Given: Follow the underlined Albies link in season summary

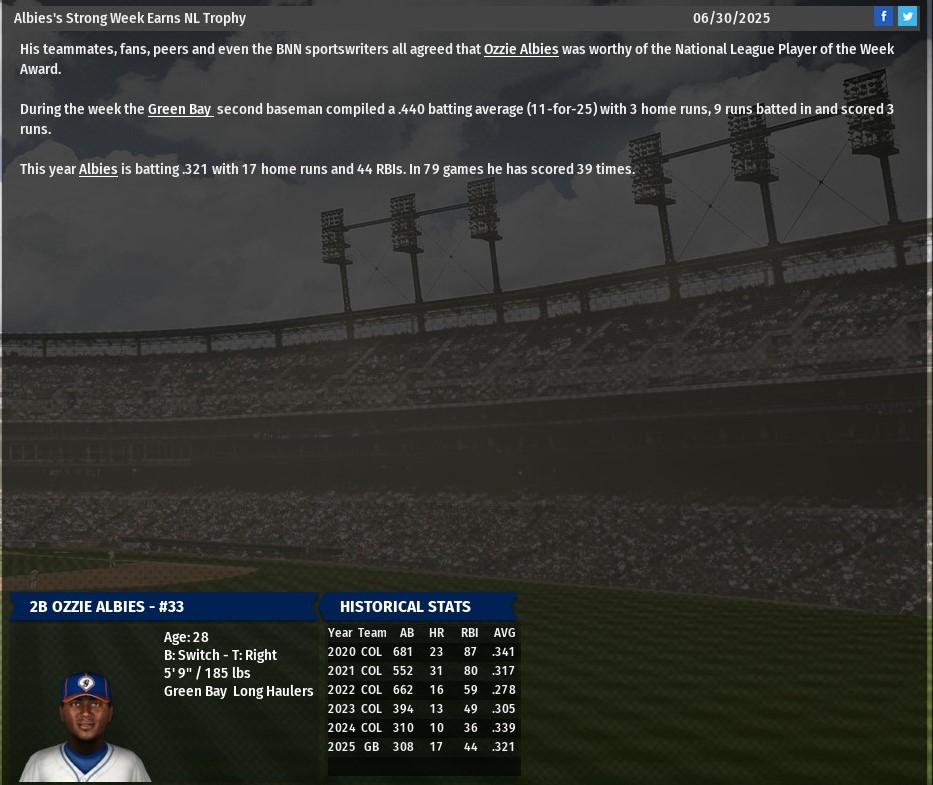Looking at the screenshot, I should pos(98,169).
